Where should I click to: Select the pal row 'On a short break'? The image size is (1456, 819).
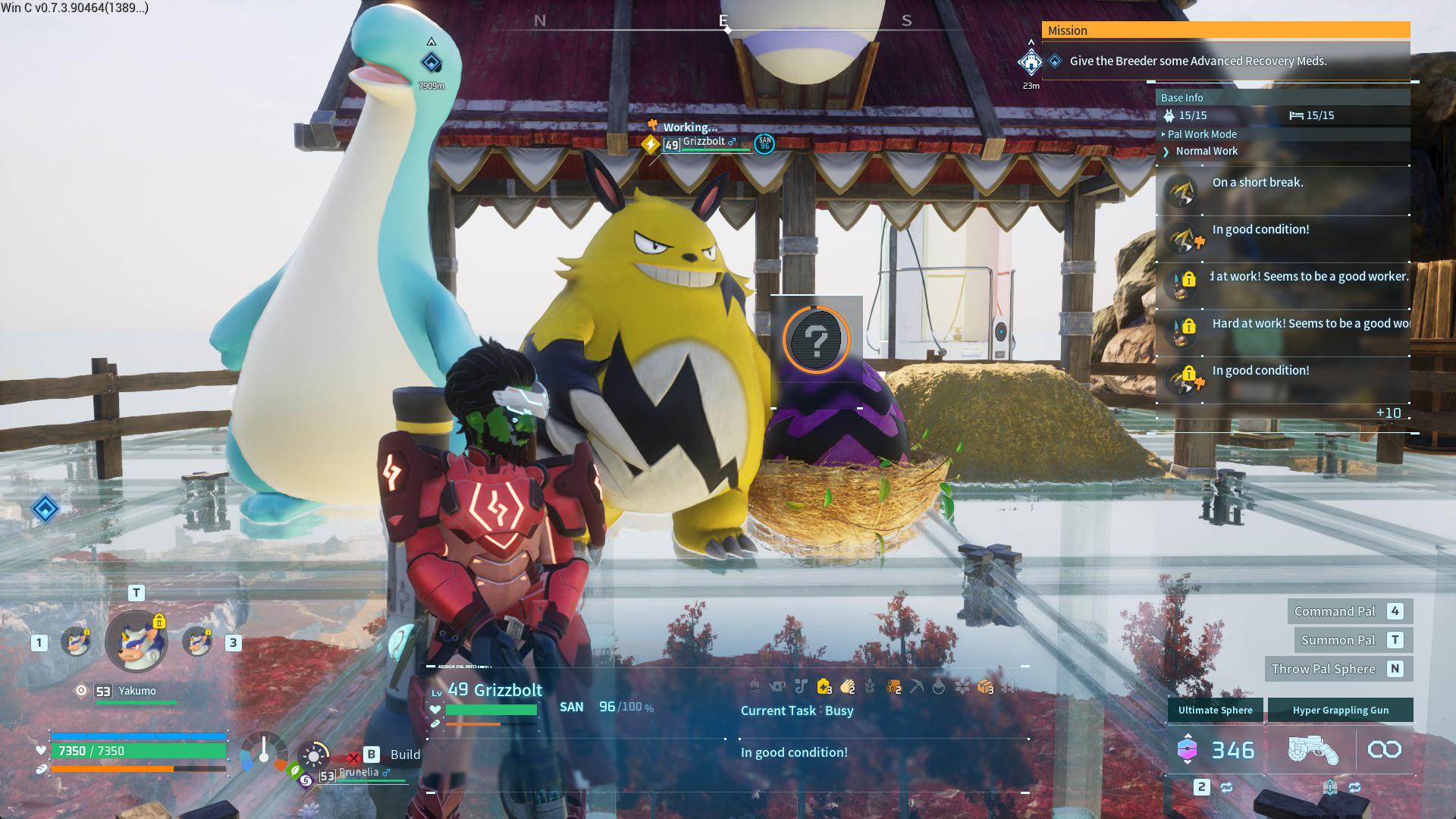[x=1257, y=183]
